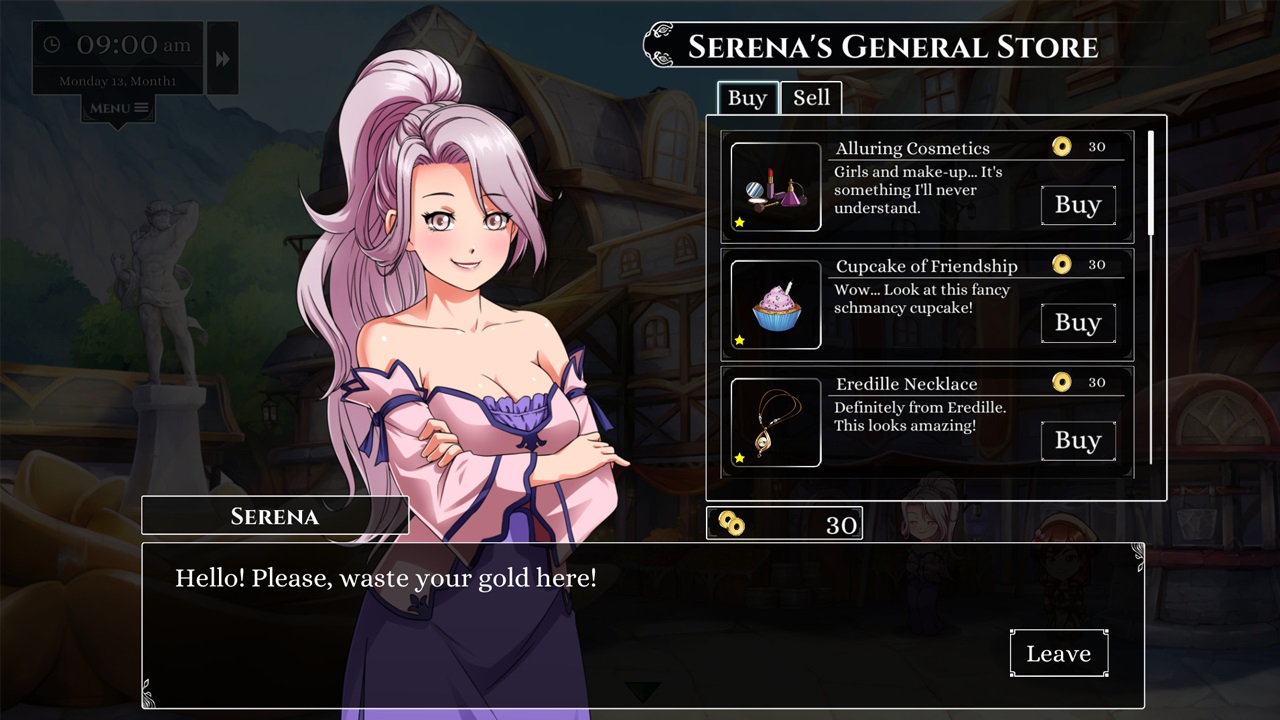Screen dimensions: 1280x720
Task: Enable time fast-forward with the double arrows
Action: click(x=221, y=58)
